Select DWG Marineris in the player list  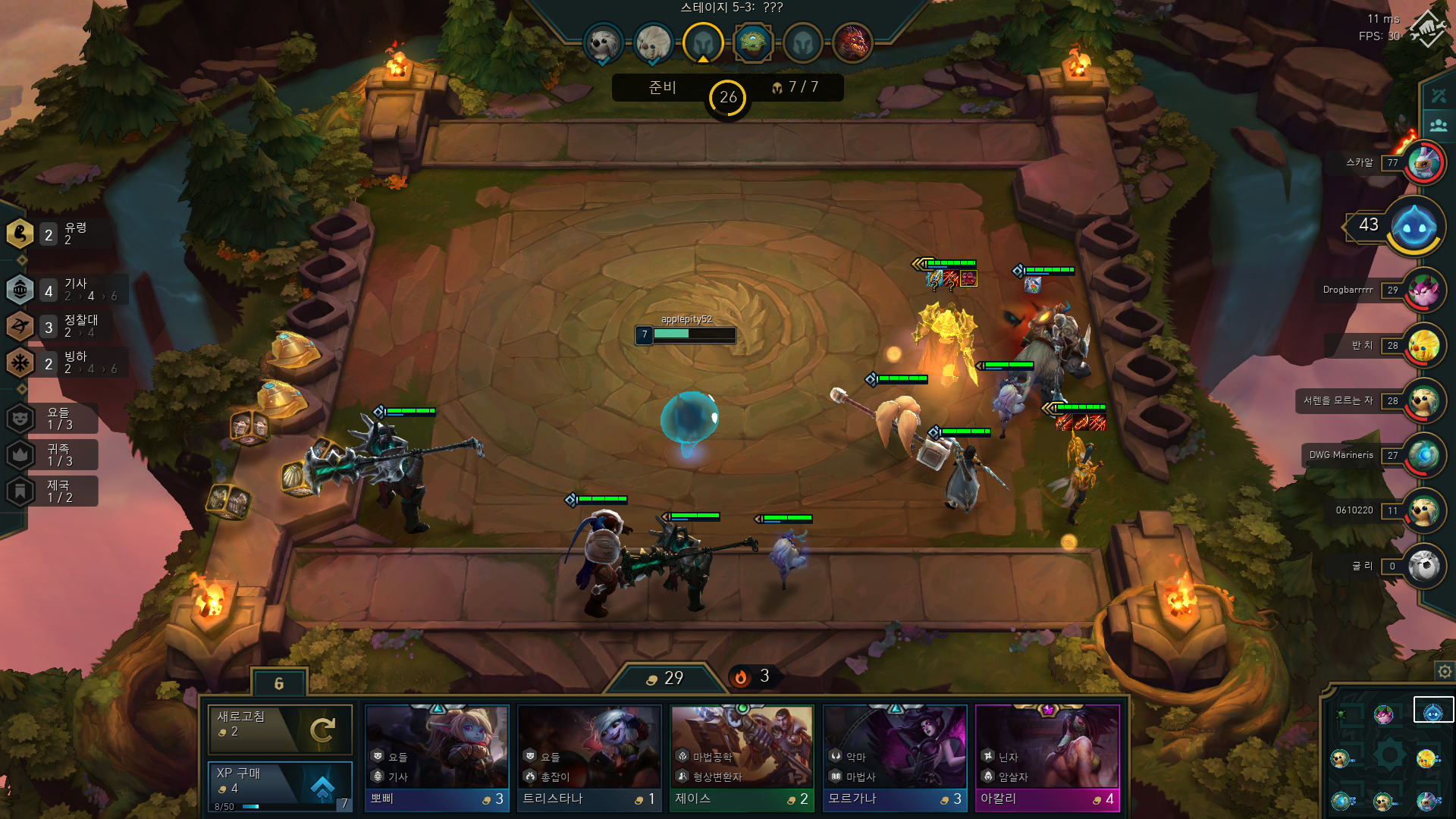[x=1424, y=455]
